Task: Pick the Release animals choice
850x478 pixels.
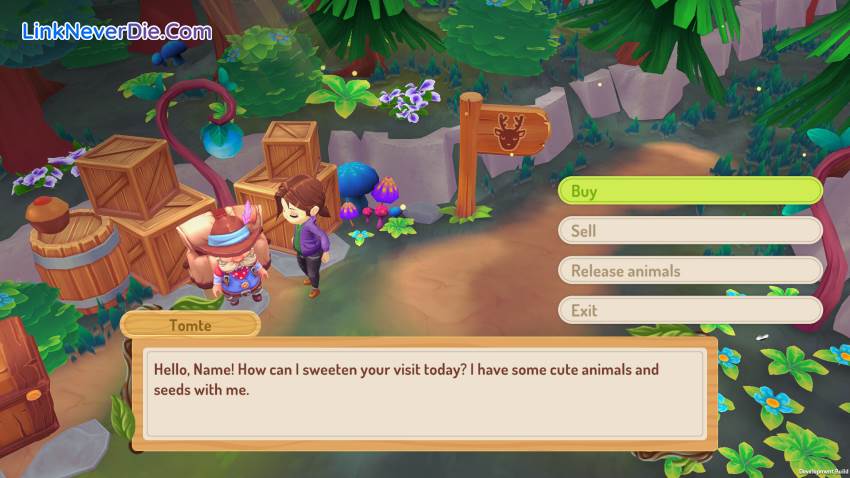Action: [x=689, y=271]
